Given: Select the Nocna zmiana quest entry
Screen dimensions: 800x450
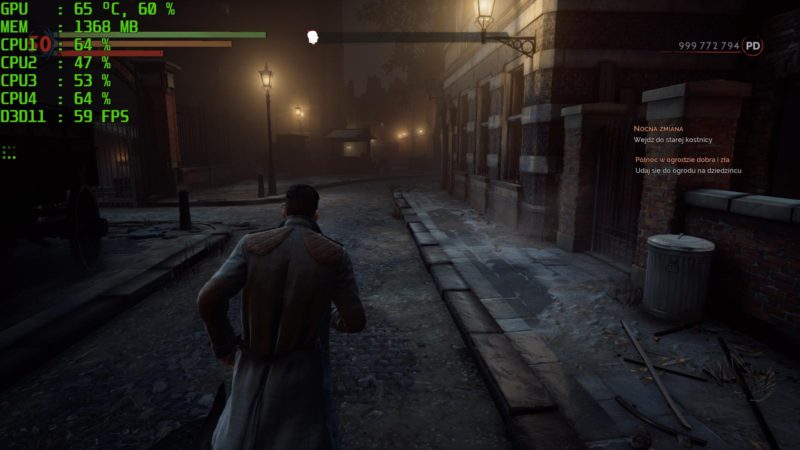Looking at the screenshot, I should pyautogui.click(x=657, y=129).
